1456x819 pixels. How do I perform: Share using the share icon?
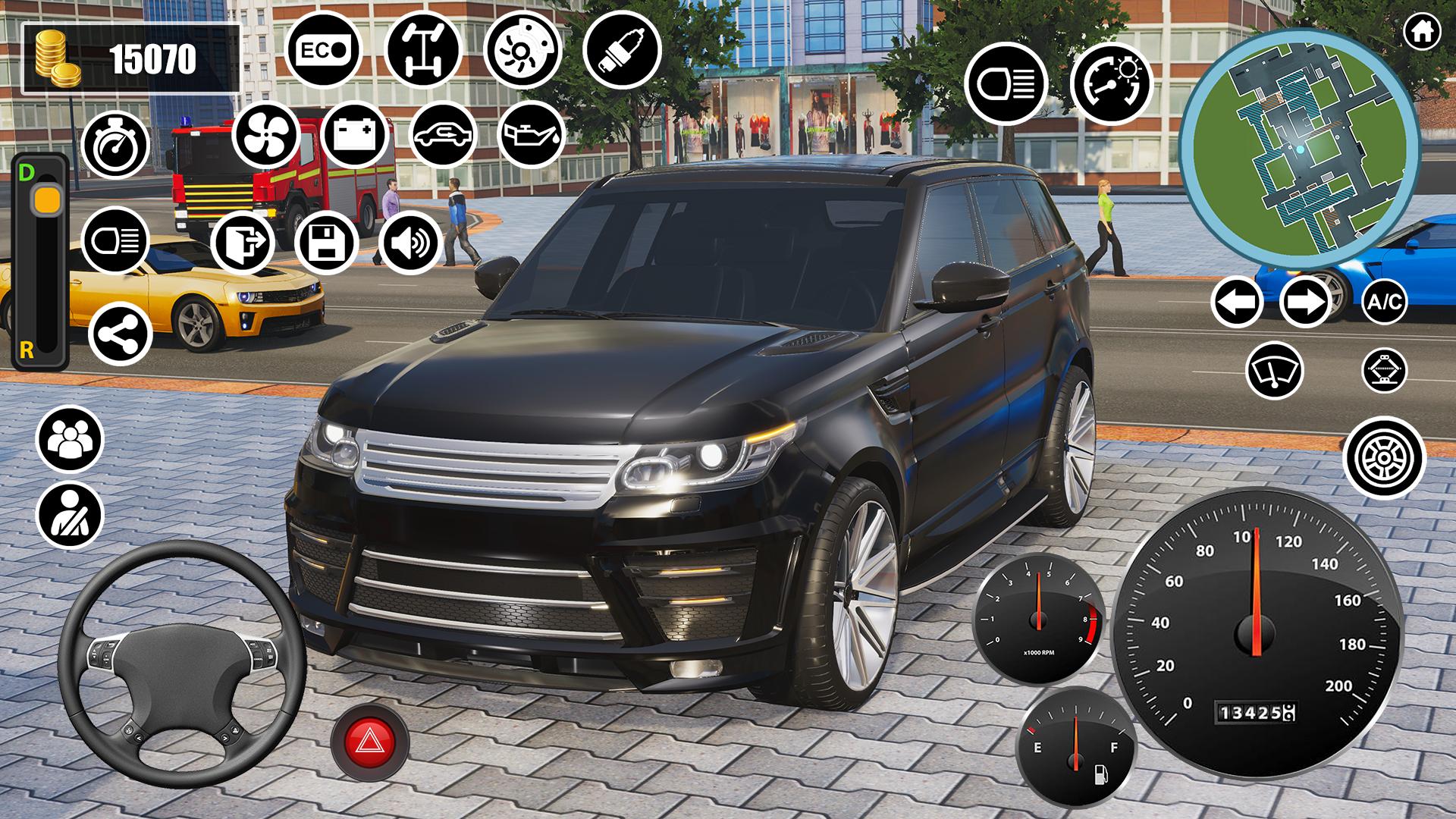[x=121, y=334]
